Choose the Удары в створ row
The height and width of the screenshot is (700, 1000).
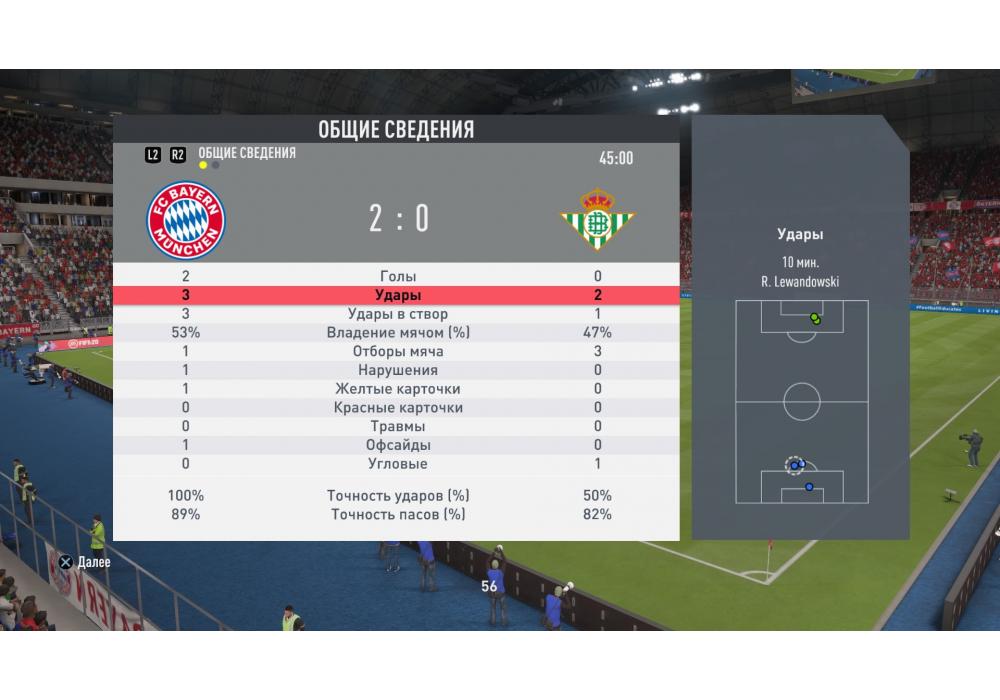pos(398,315)
